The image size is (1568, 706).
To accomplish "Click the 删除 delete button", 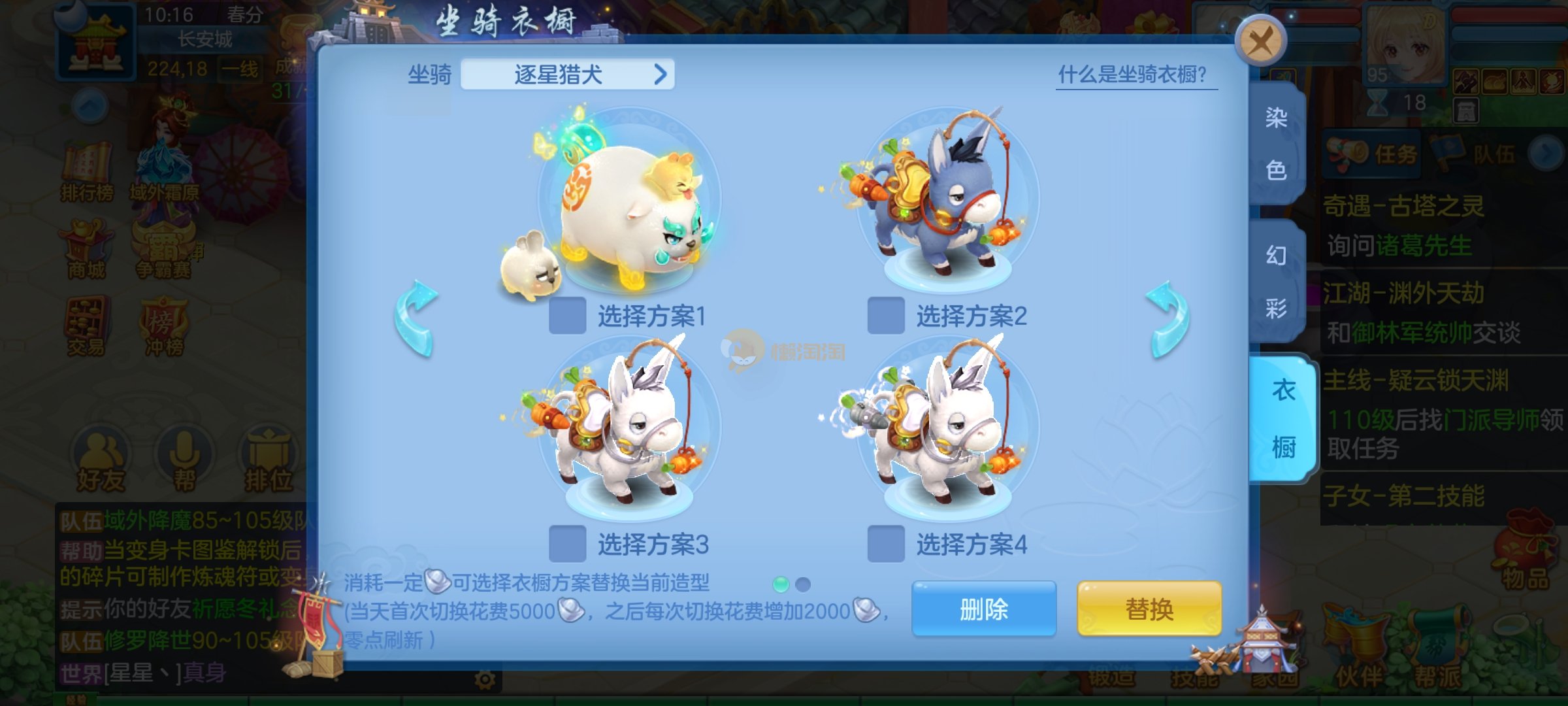I will pos(983,609).
